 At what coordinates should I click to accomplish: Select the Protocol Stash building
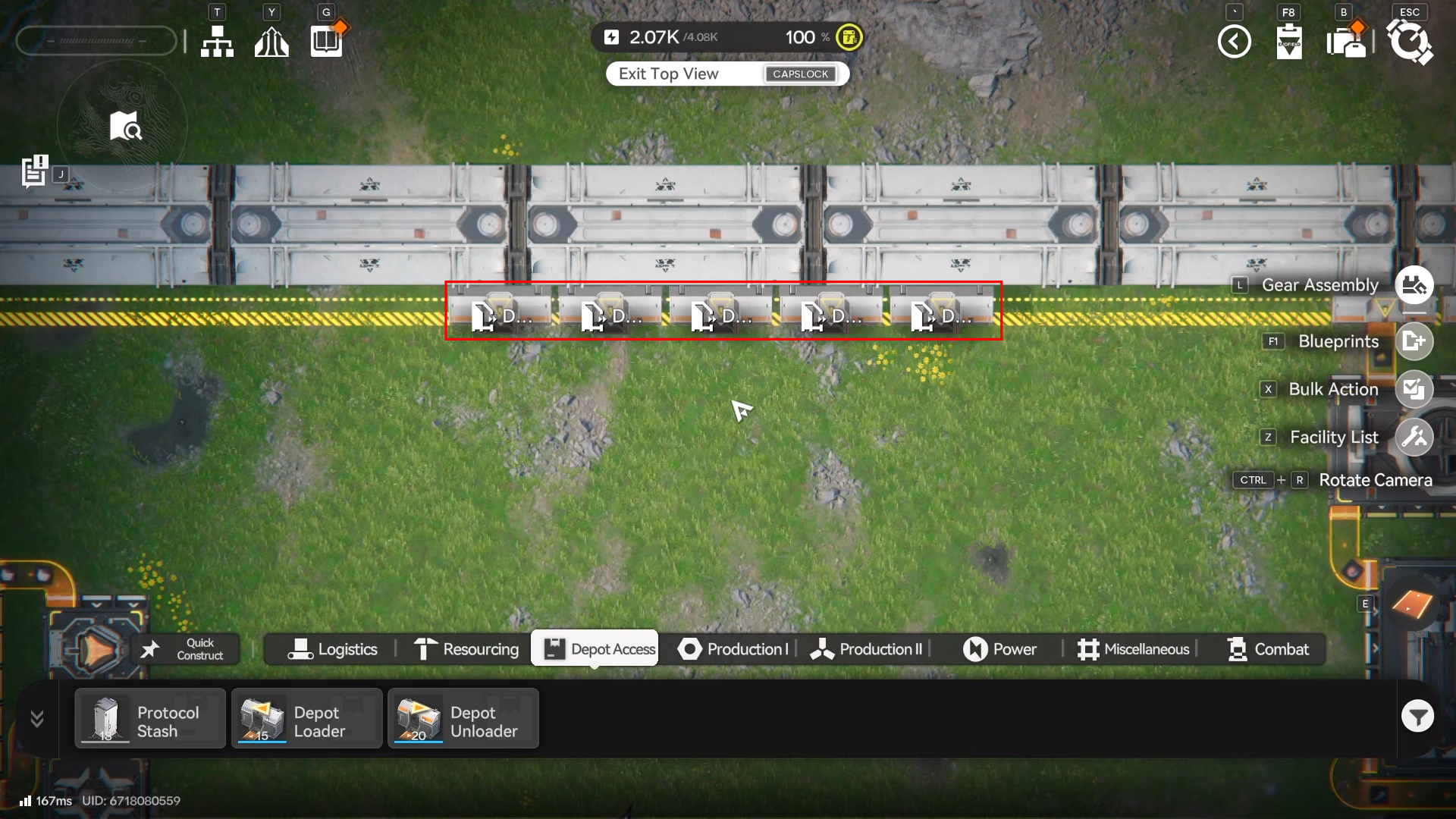(150, 719)
